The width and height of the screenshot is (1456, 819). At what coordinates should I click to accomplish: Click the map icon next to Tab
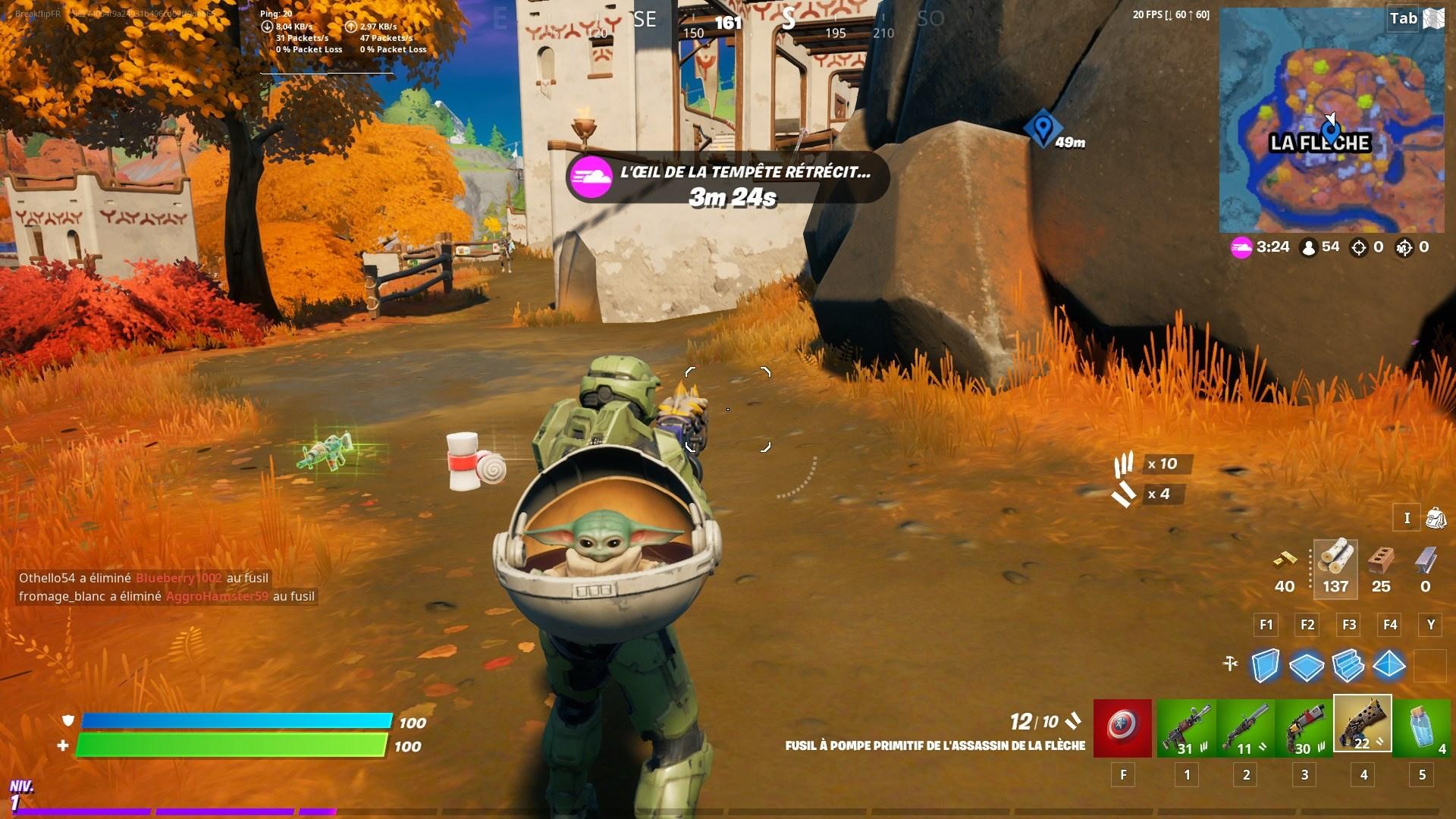pyautogui.click(x=1434, y=17)
